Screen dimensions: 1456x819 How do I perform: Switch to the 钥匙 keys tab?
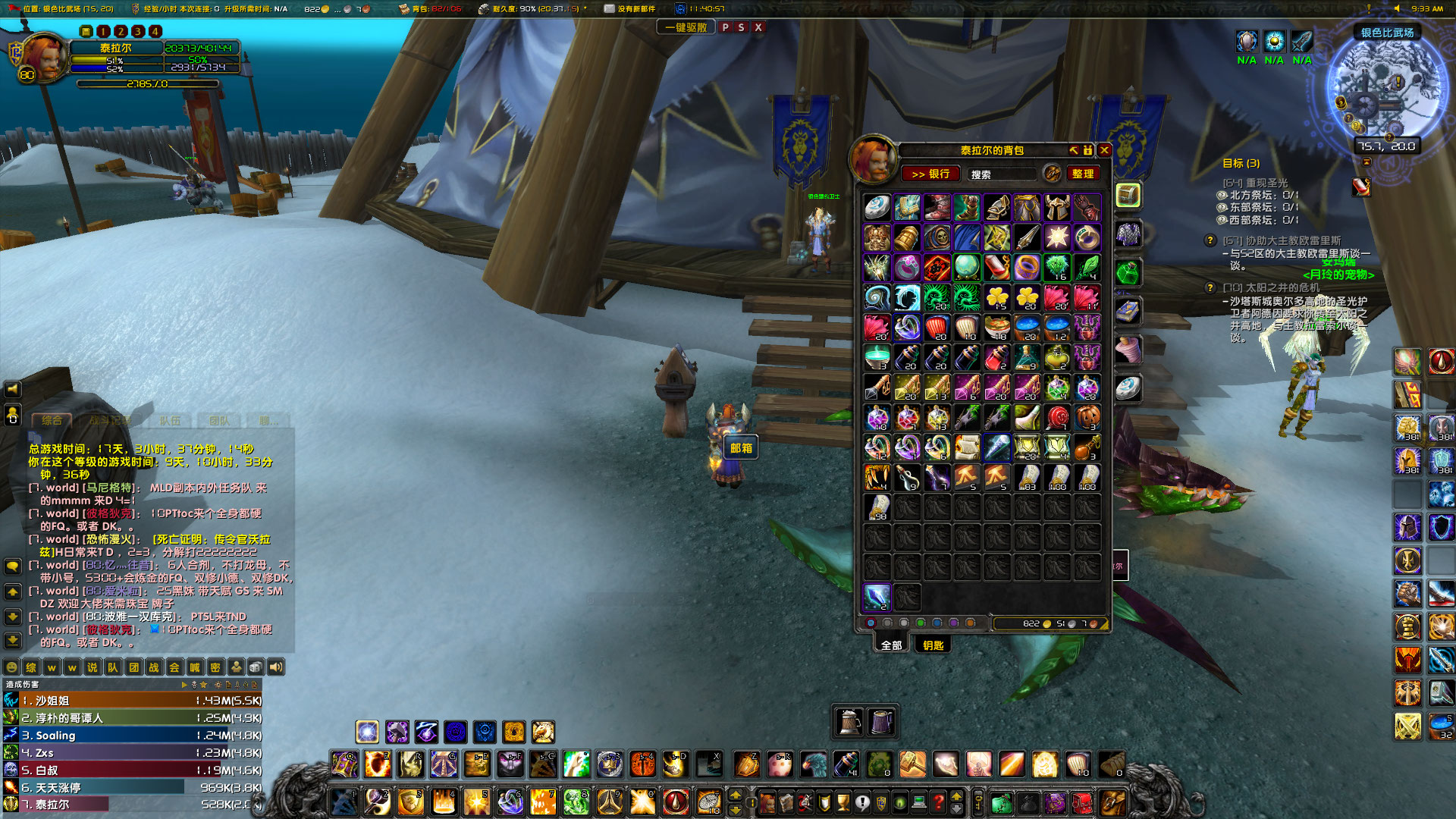click(934, 644)
